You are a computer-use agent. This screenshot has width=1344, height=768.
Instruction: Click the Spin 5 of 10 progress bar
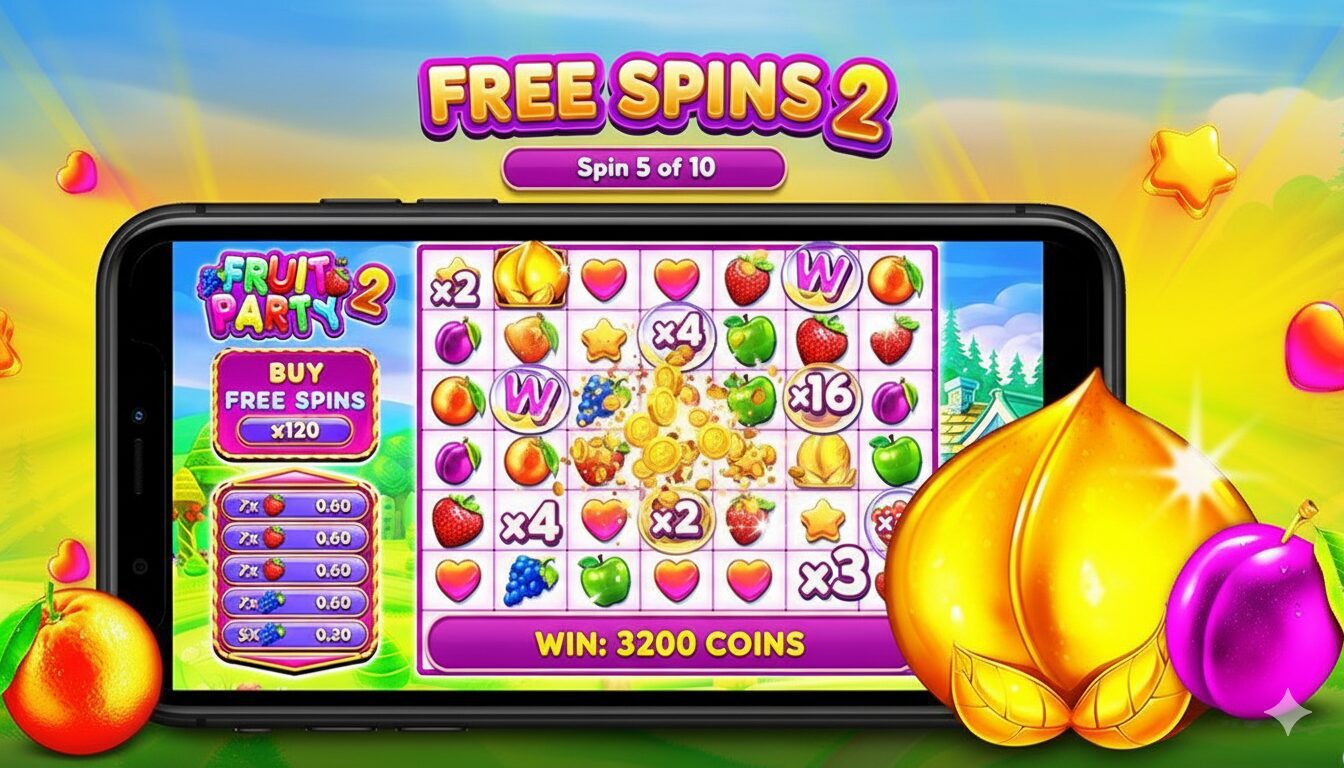pos(645,165)
